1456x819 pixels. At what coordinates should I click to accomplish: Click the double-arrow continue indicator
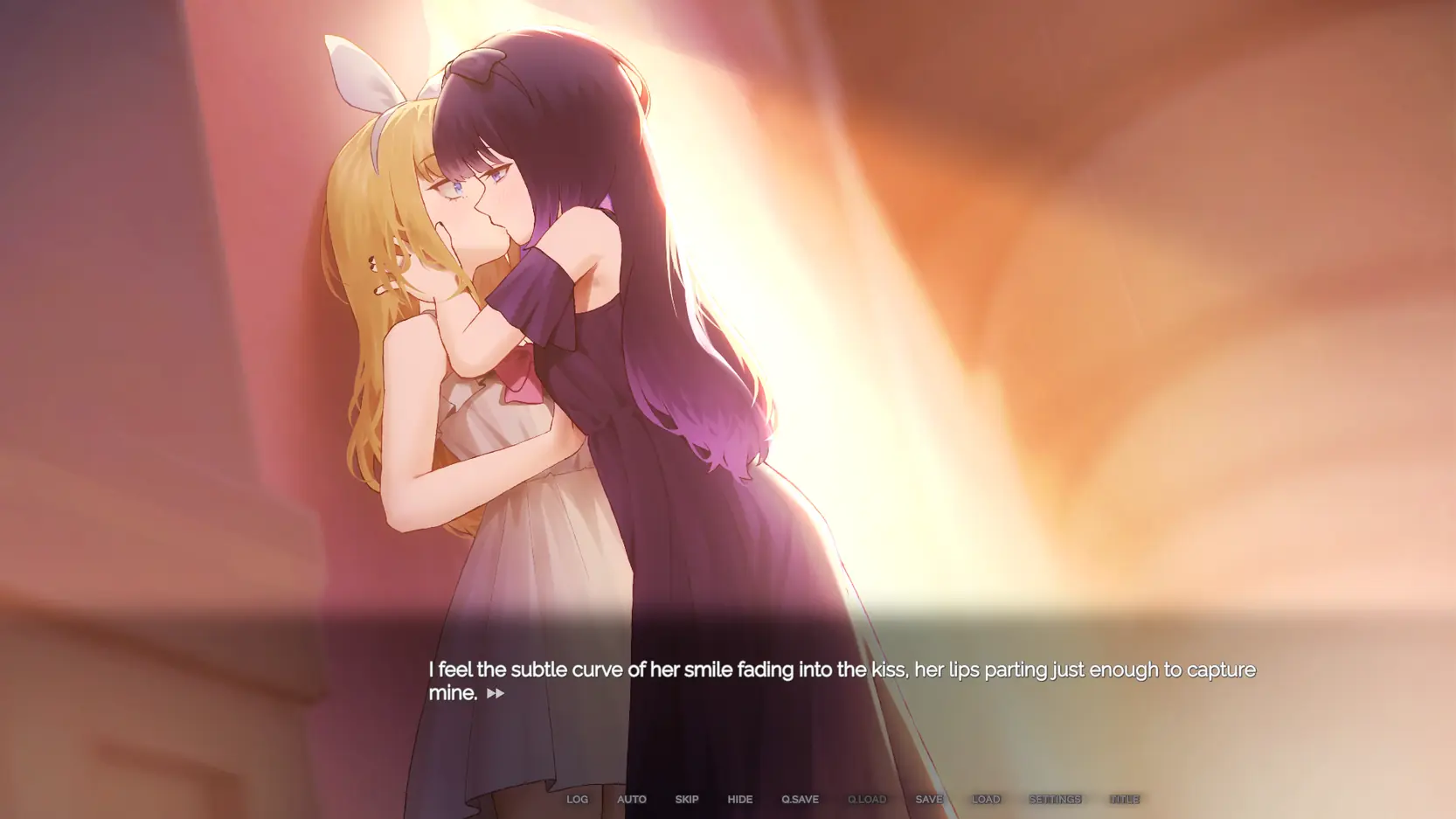point(496,693)
